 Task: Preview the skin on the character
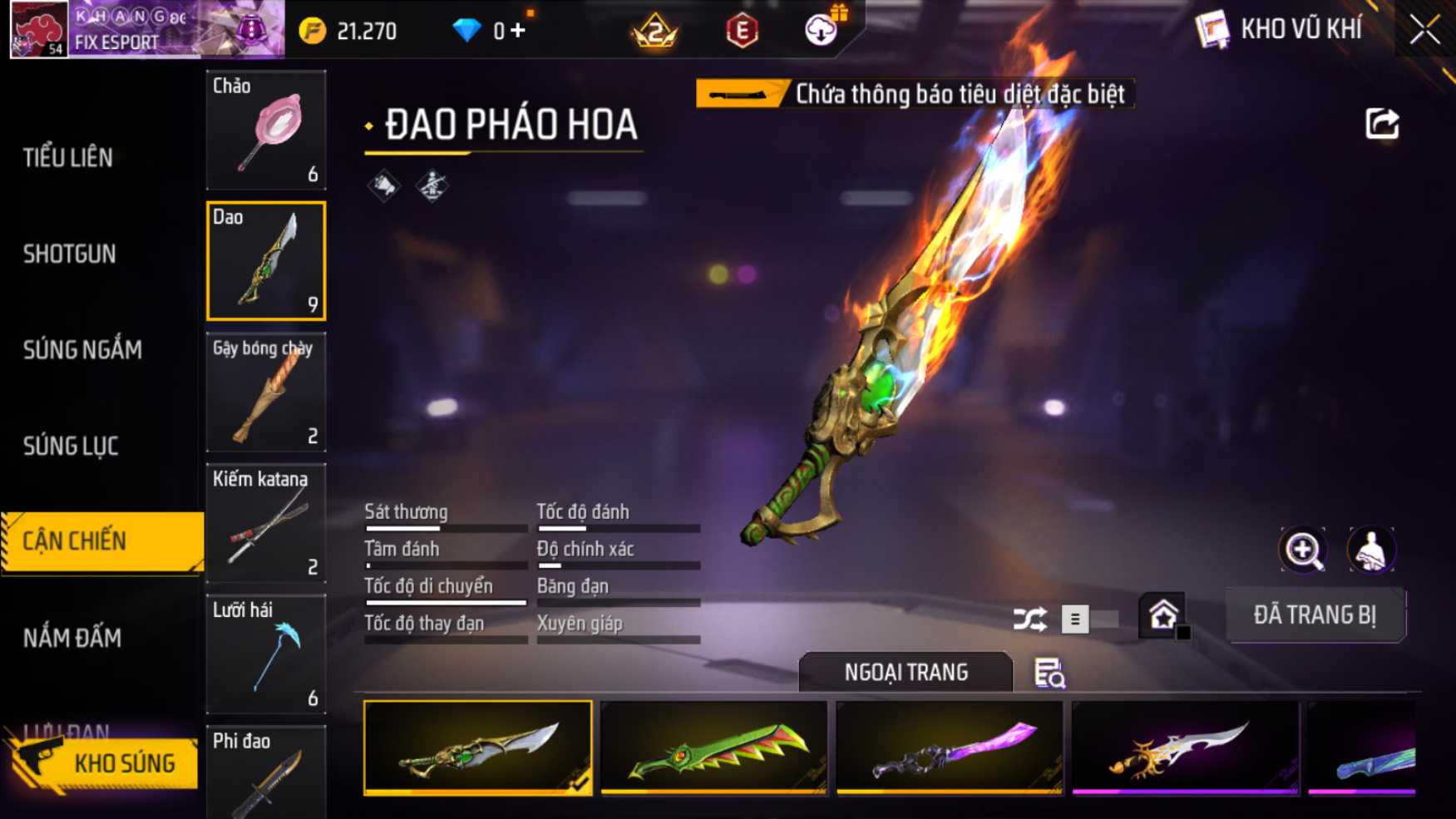1370,550
